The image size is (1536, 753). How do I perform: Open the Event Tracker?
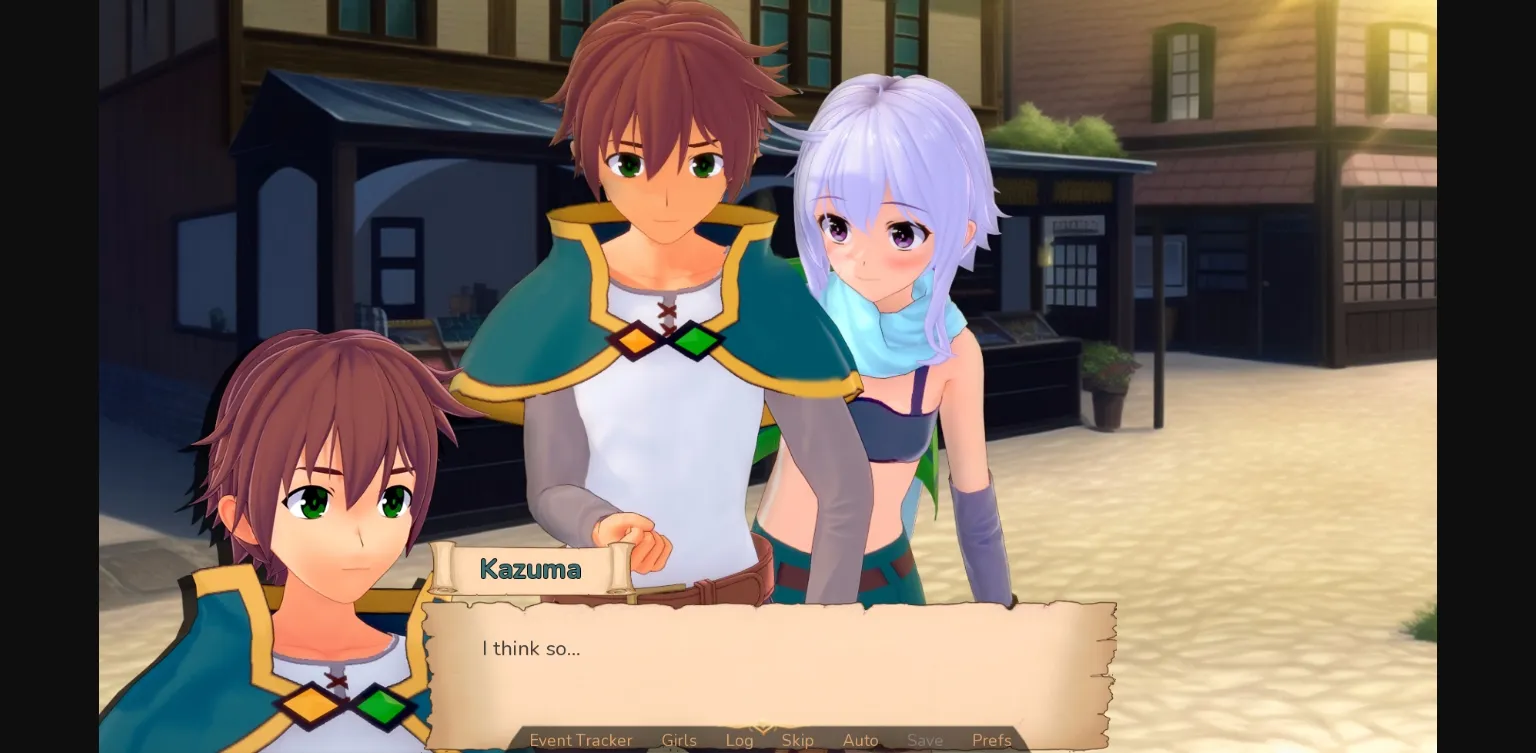tap(580, 741)
